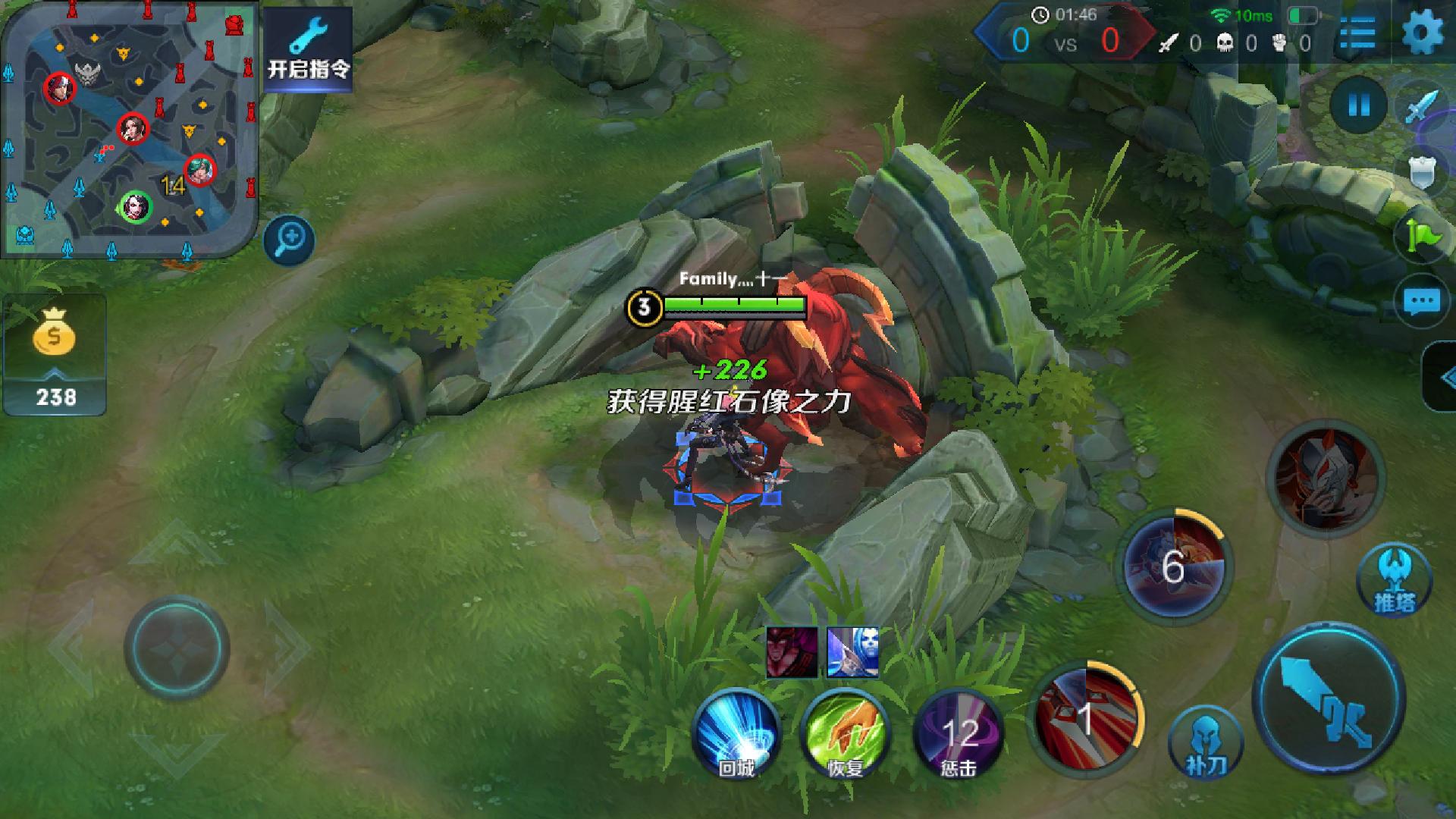Activate the red blade skill on cooldown 1
The width and height of the screenshot is (1456, 819).
pyautogui.click(x=1086, y=717)
